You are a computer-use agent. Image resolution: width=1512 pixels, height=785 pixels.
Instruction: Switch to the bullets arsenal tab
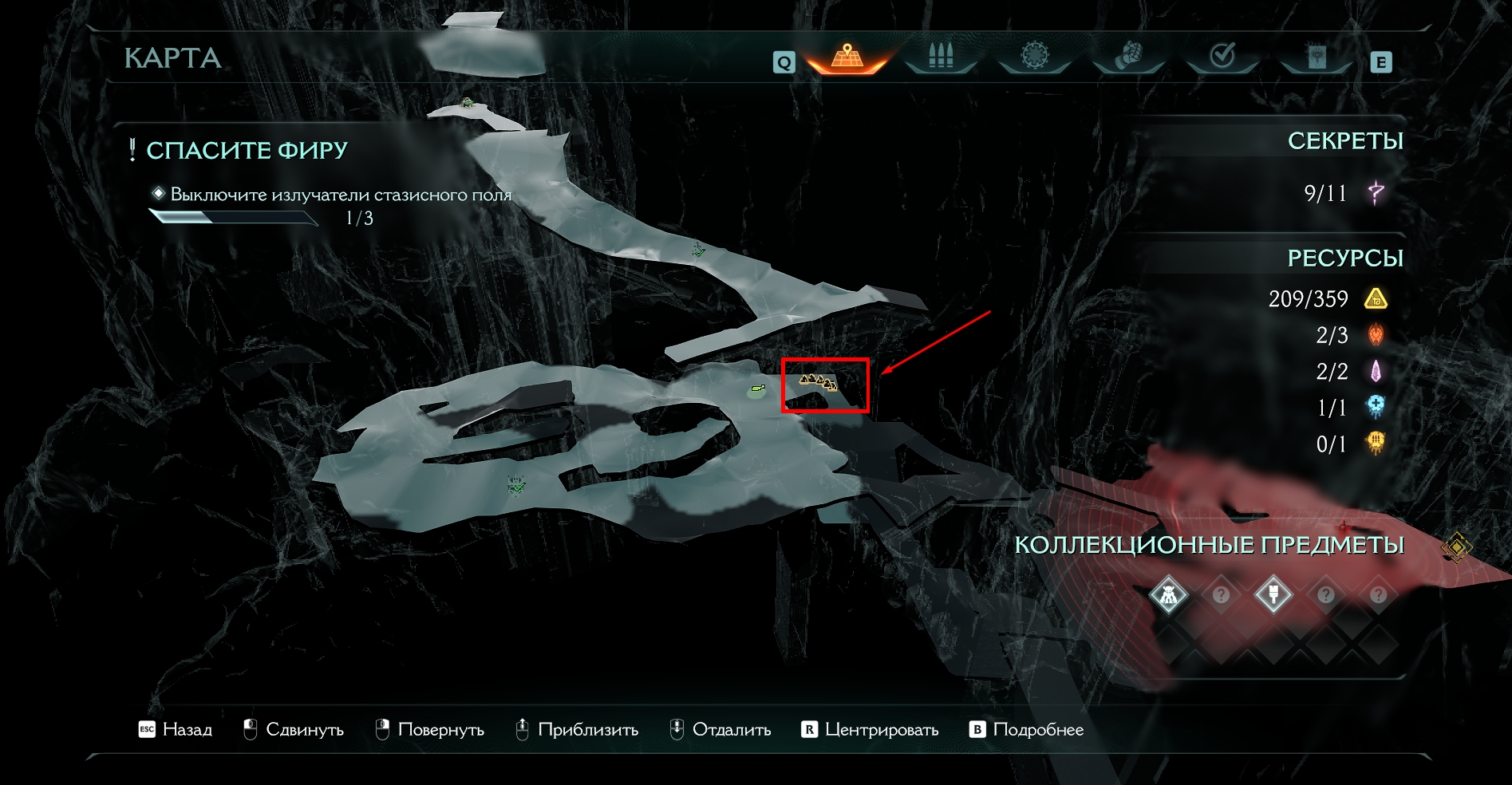[941, 56]
